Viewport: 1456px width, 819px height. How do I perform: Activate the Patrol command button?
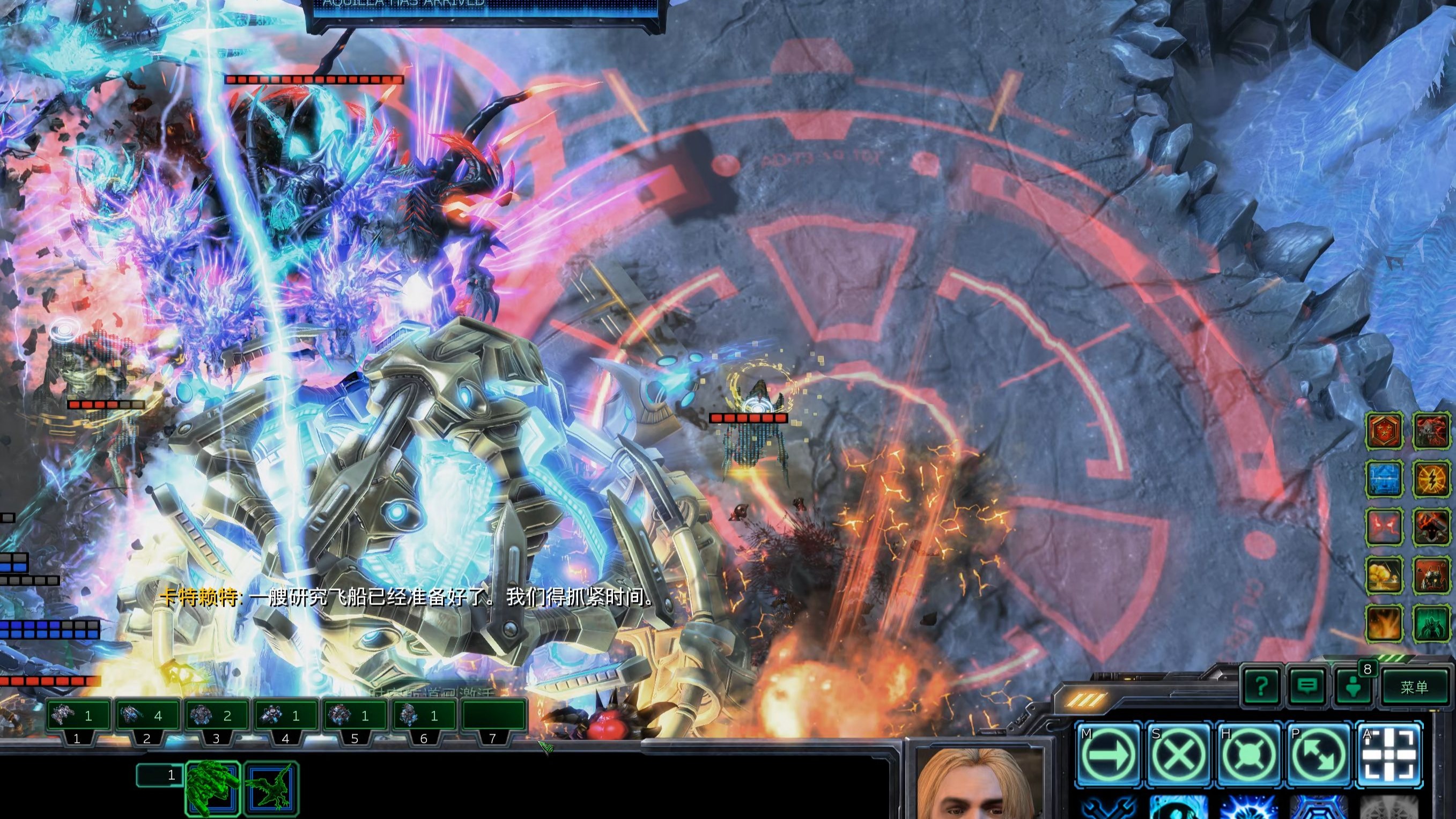click(x=1320, y=755)
